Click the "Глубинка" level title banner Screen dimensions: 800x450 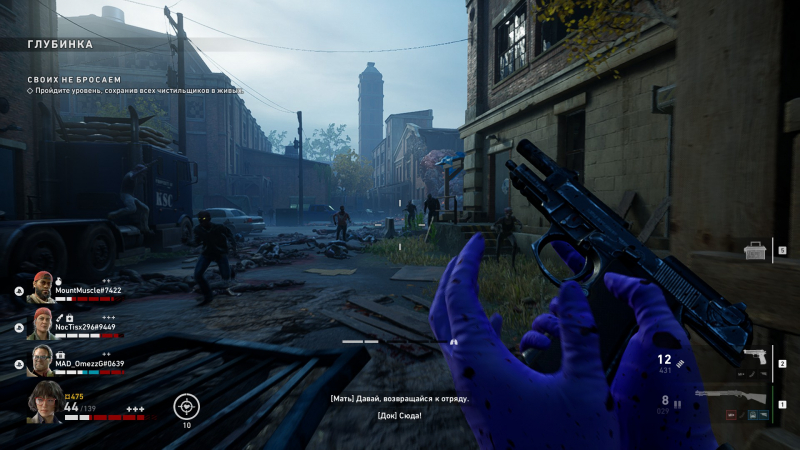pyautogui.click(x=60, y=45)
